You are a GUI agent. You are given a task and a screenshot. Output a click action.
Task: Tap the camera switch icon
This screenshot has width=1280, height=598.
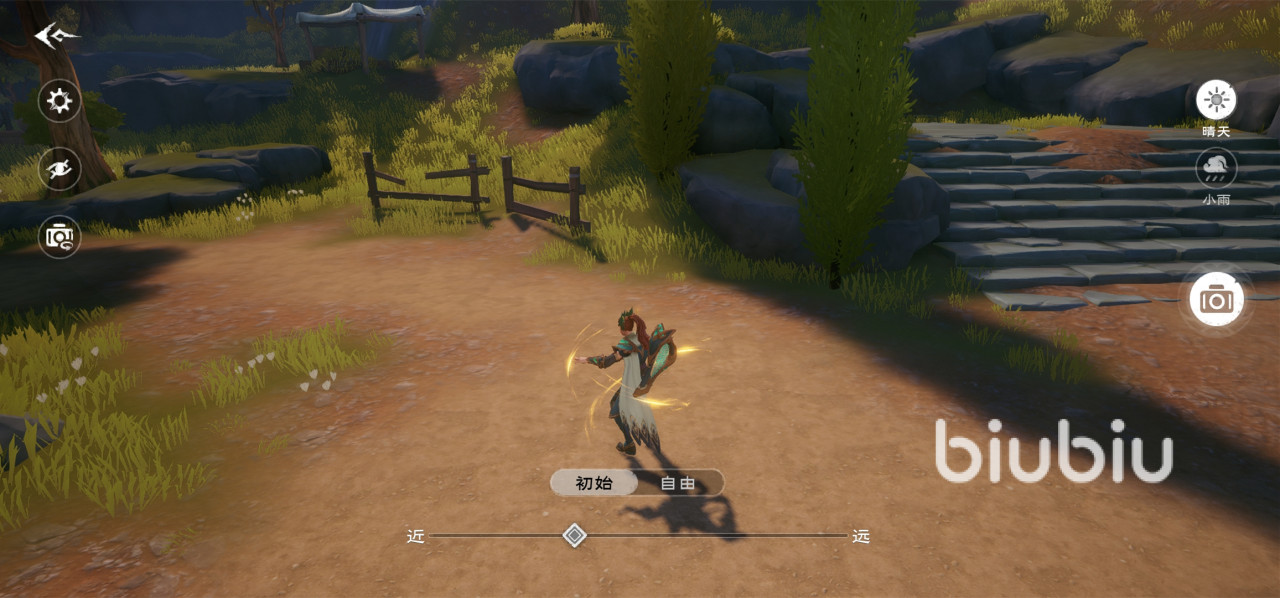tap(60, 237)
